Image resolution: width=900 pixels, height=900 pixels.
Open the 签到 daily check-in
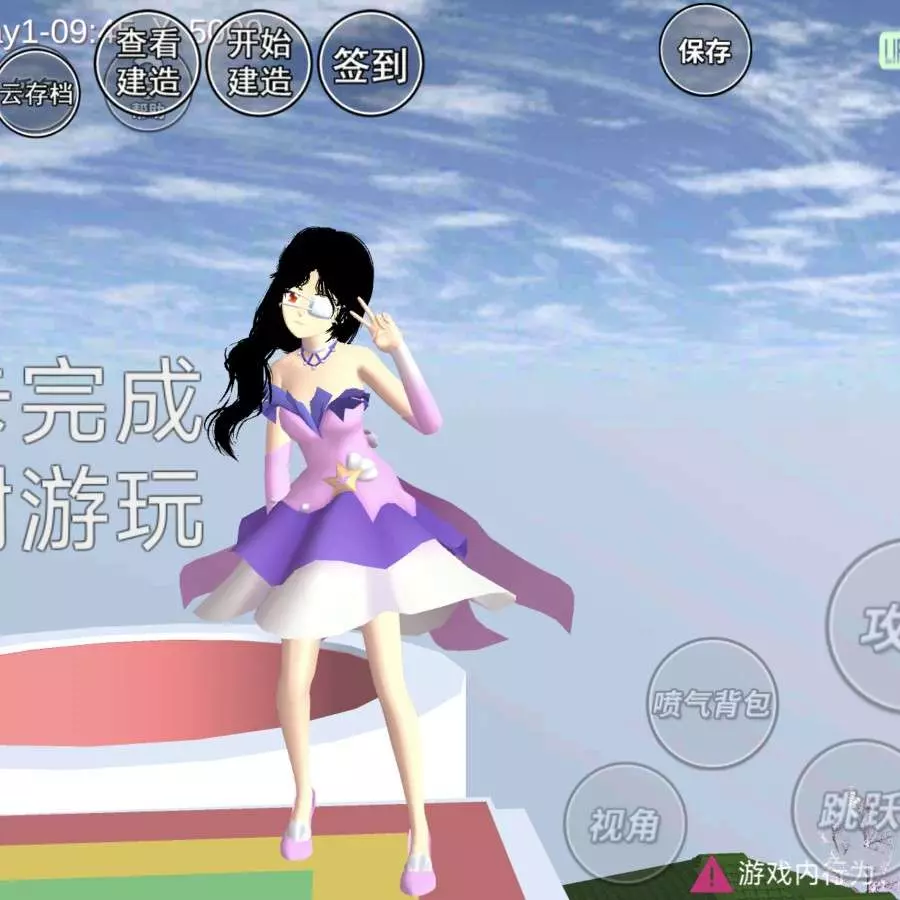point(370,65)
